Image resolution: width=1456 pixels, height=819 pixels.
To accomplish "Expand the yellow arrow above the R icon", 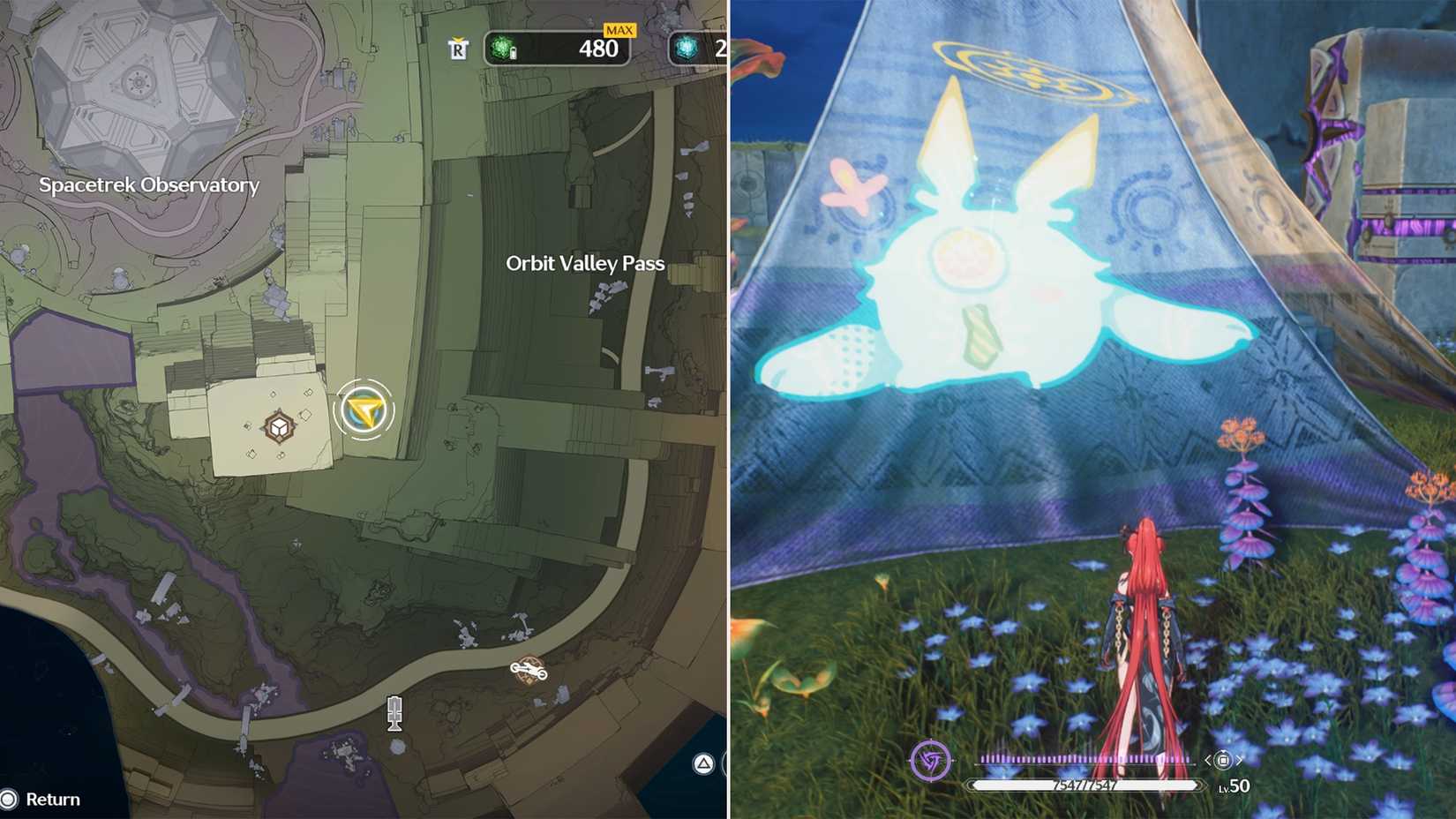I will (457, 39).
